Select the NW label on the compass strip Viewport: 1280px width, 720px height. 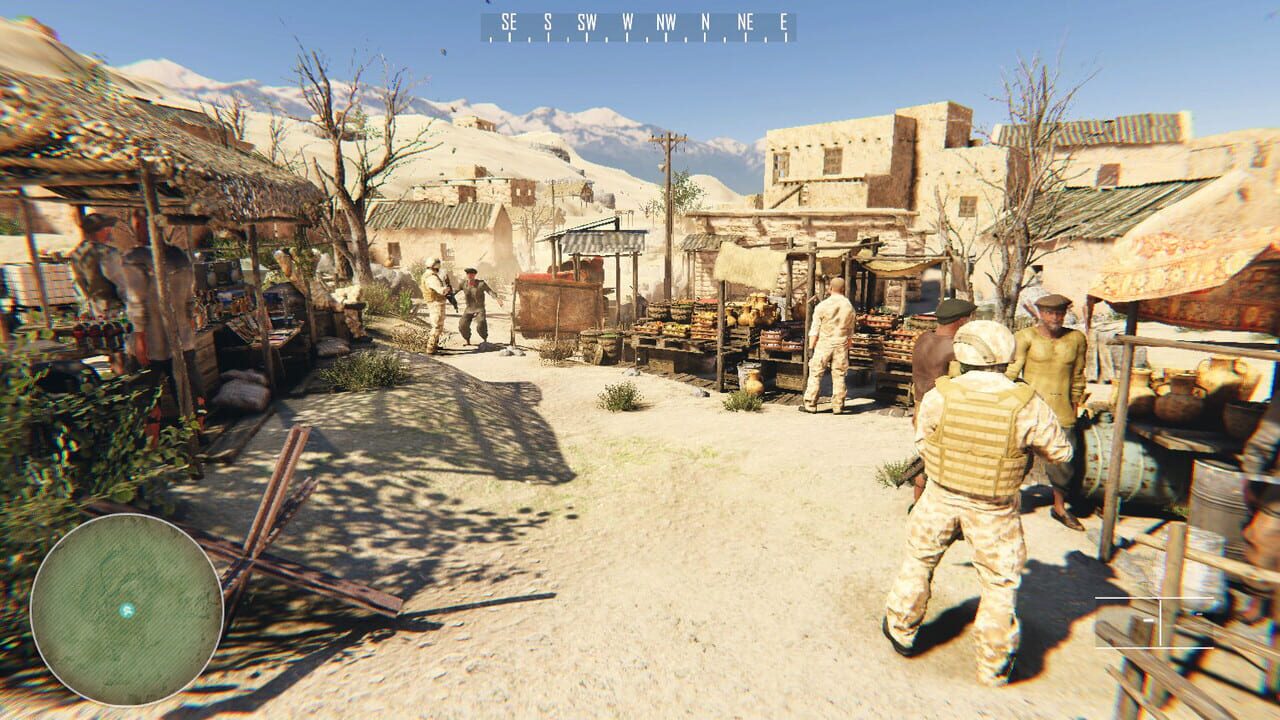[x=665, y=19]
